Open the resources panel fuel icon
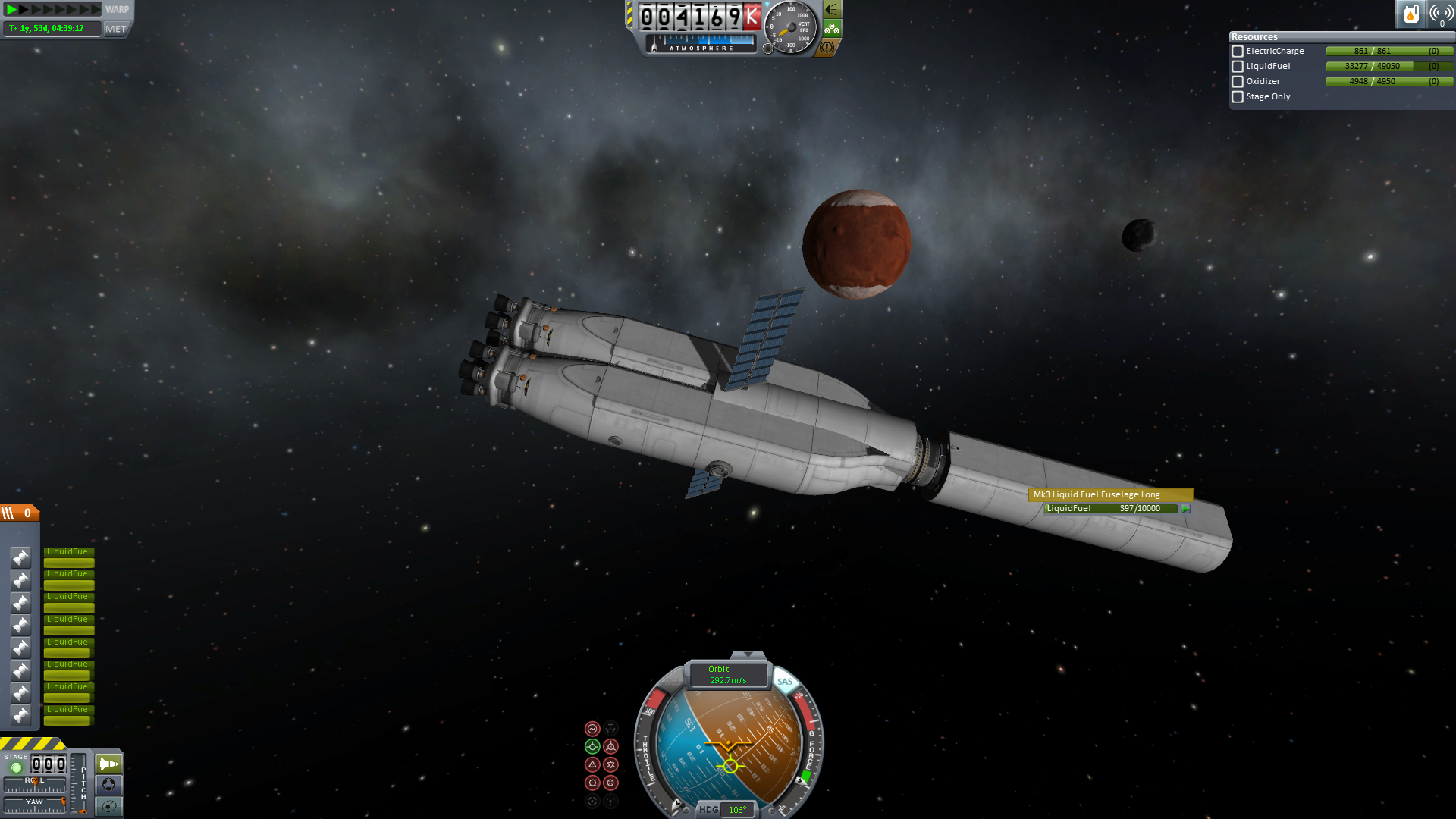The height and width of the screenshot is (819, 1456). pos(1410,14)
